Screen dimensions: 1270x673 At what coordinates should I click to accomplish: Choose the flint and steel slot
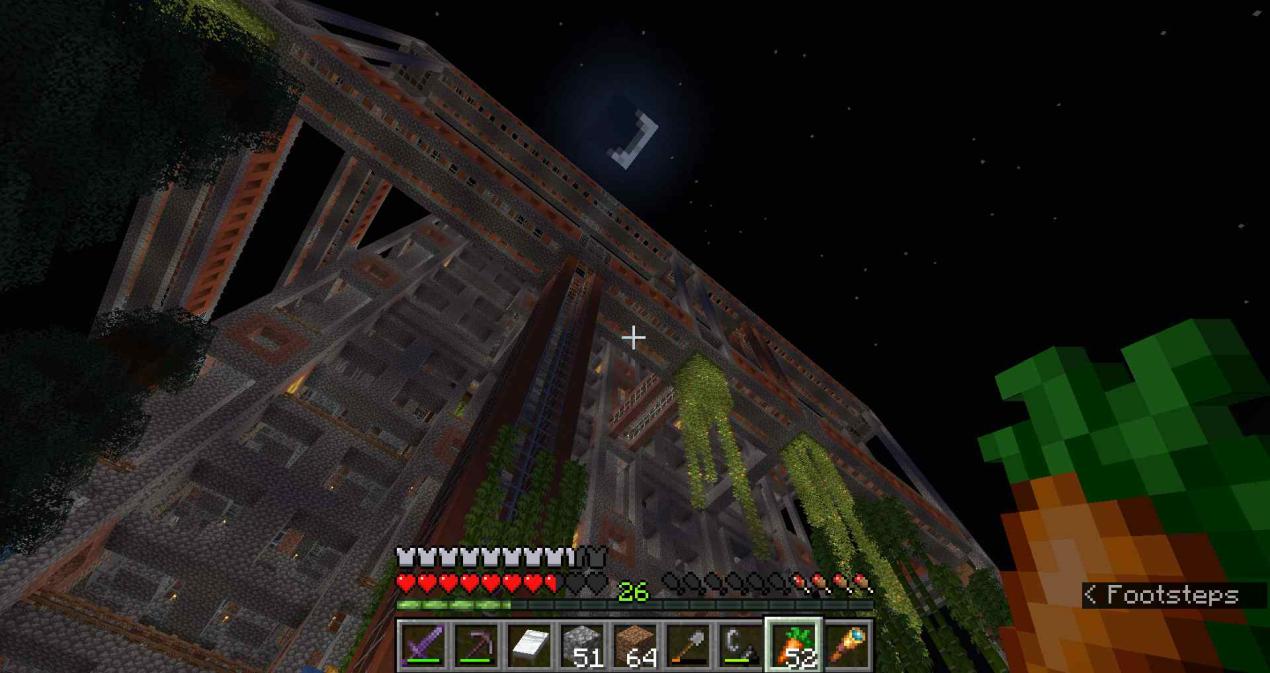click(x=741, y=645)
